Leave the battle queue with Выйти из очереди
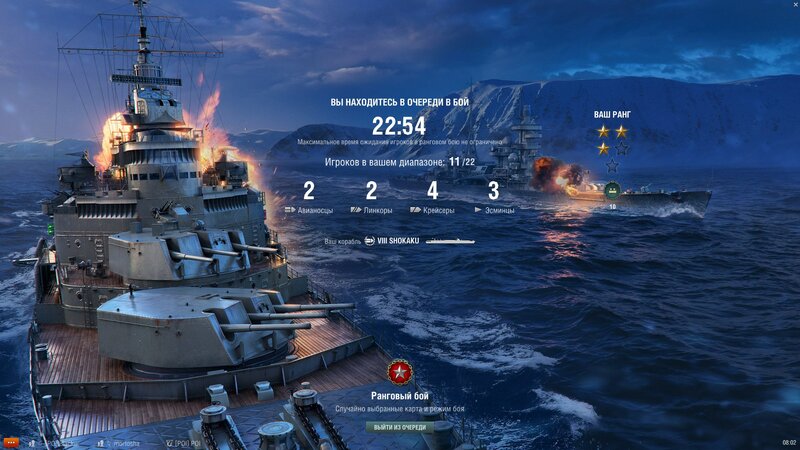This screenshot has height=450, width=800. coord(399,427)
